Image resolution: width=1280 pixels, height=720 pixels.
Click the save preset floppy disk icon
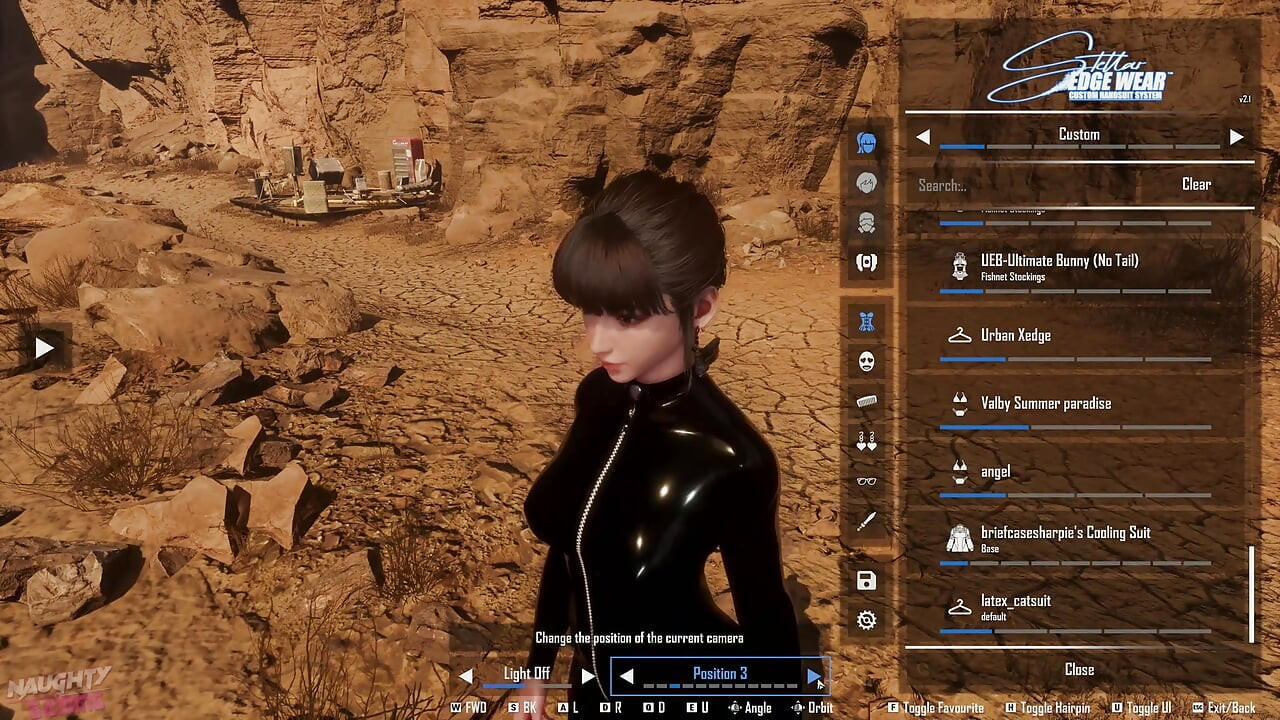[865, 578]
